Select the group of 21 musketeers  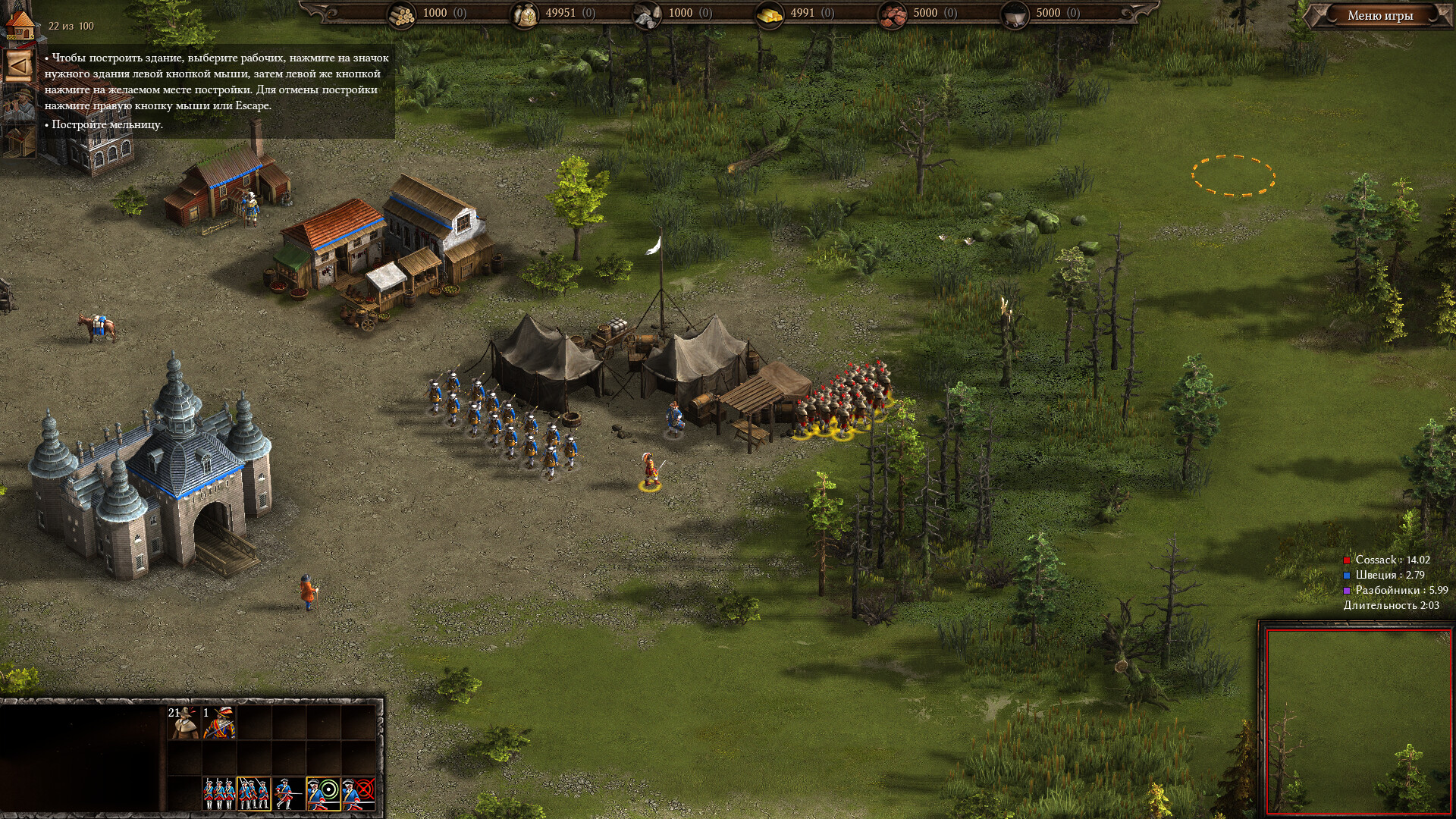point(184,722)
